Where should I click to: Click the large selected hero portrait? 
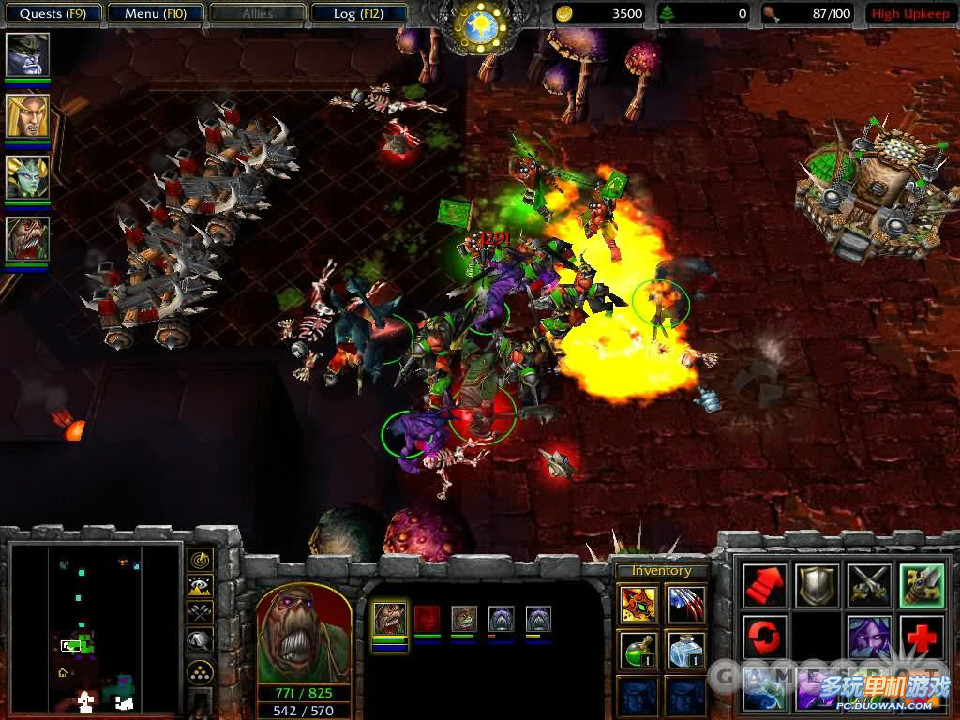pos(304,634)
